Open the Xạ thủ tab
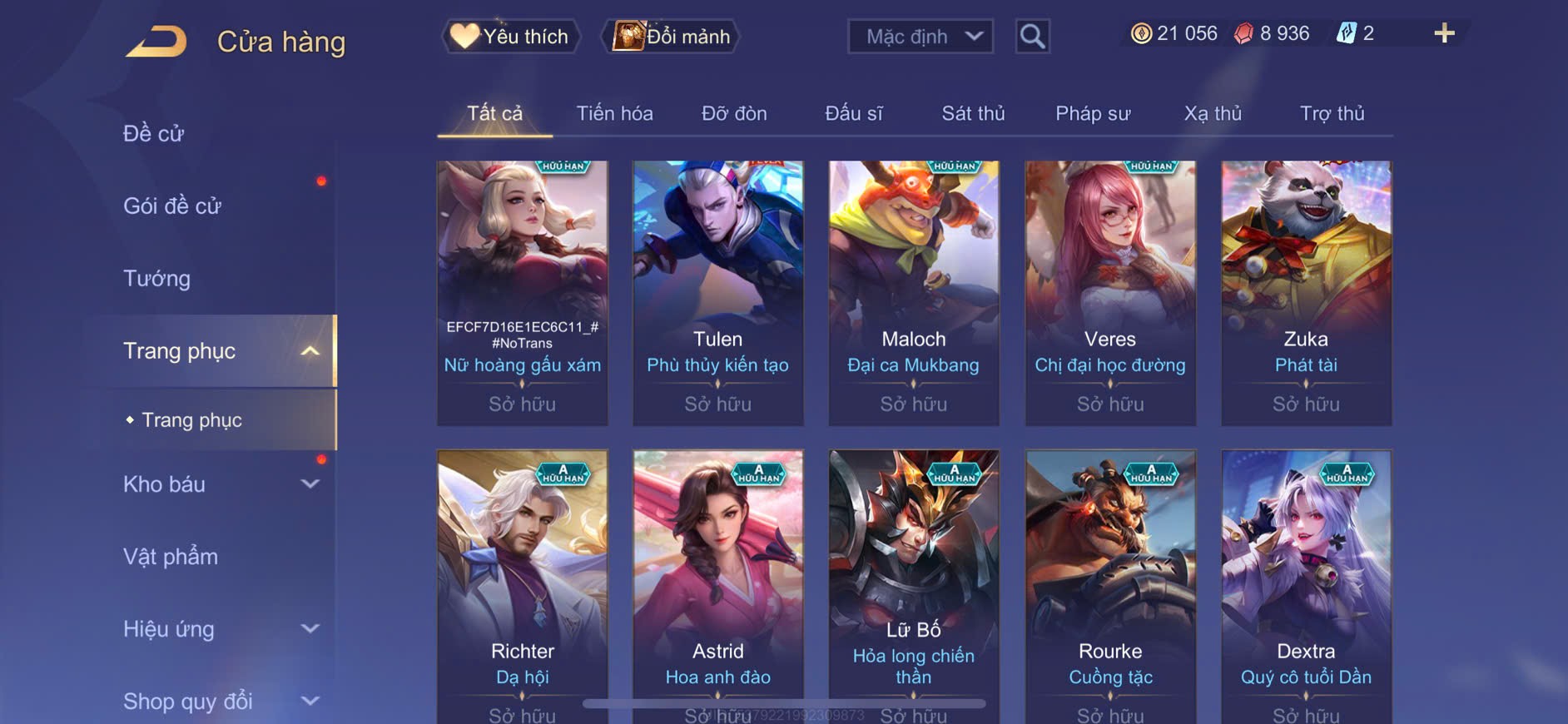 click(x=1213, y=113)
